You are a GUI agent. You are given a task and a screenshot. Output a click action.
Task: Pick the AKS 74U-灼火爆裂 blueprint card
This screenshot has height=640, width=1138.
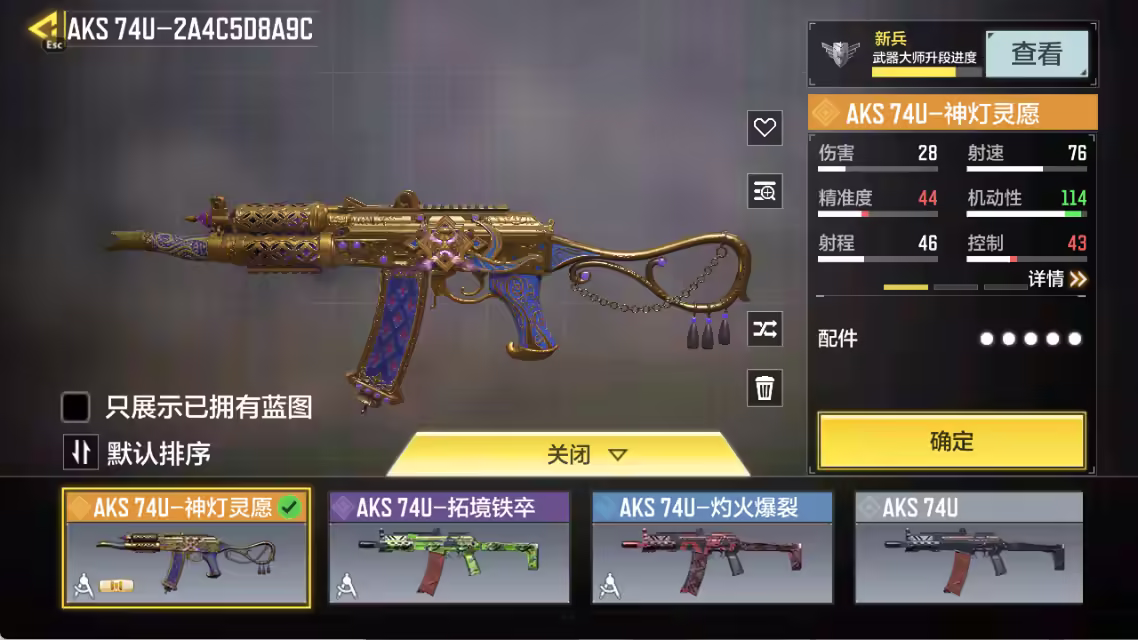[x=712, y=548]
